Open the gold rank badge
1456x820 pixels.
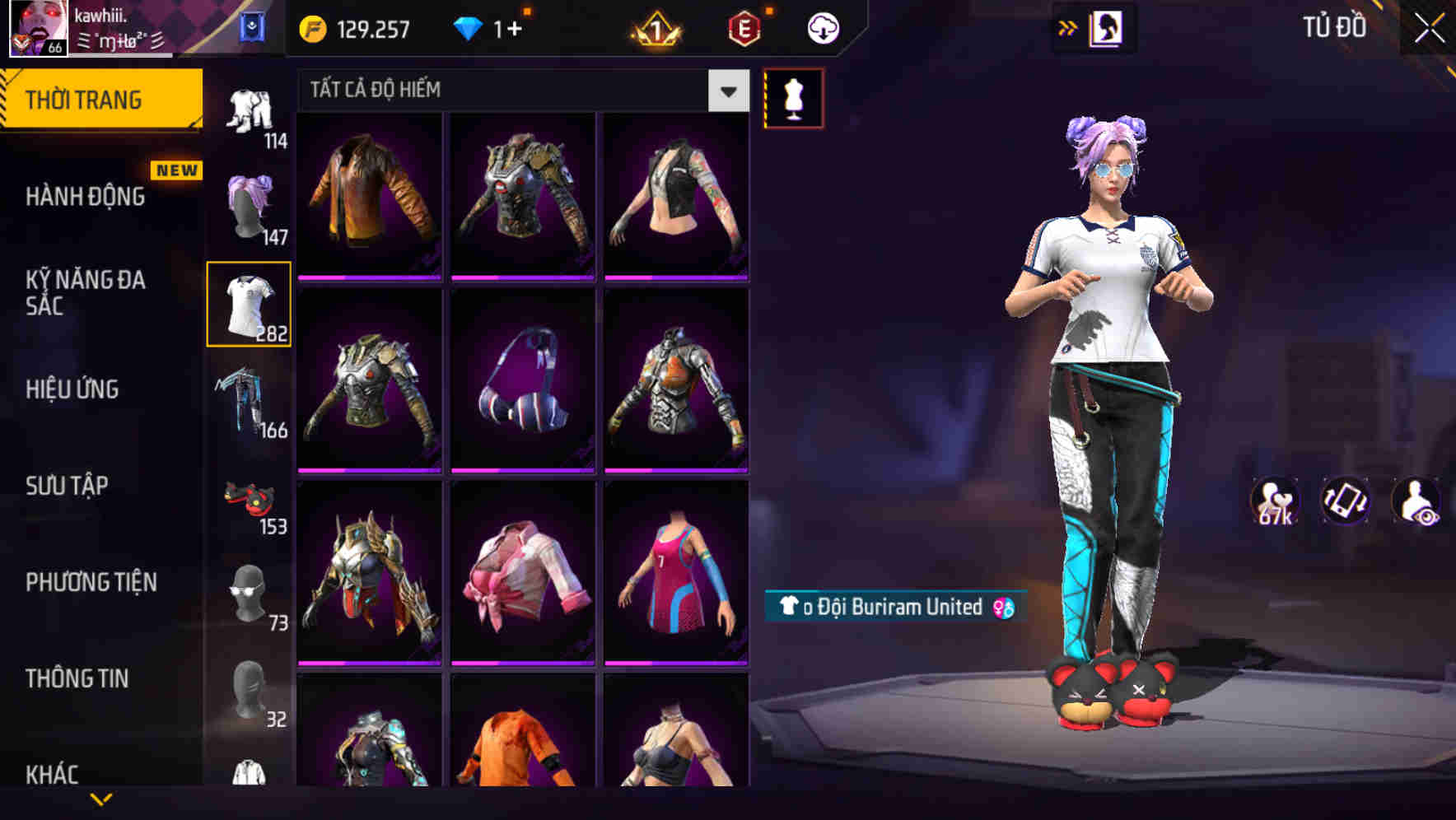click(653, 27)
